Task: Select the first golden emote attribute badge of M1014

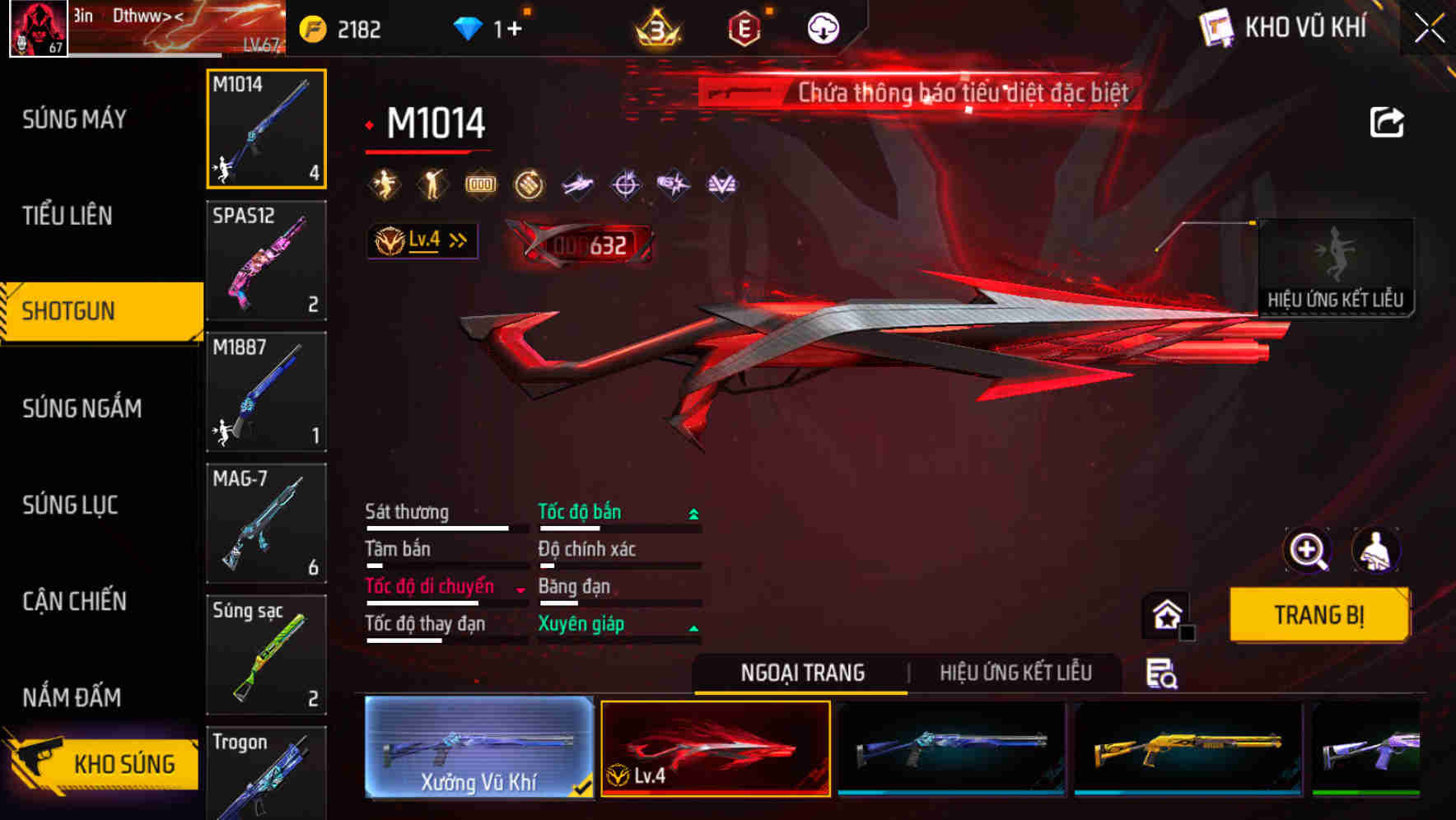Action: click(384, 183)
